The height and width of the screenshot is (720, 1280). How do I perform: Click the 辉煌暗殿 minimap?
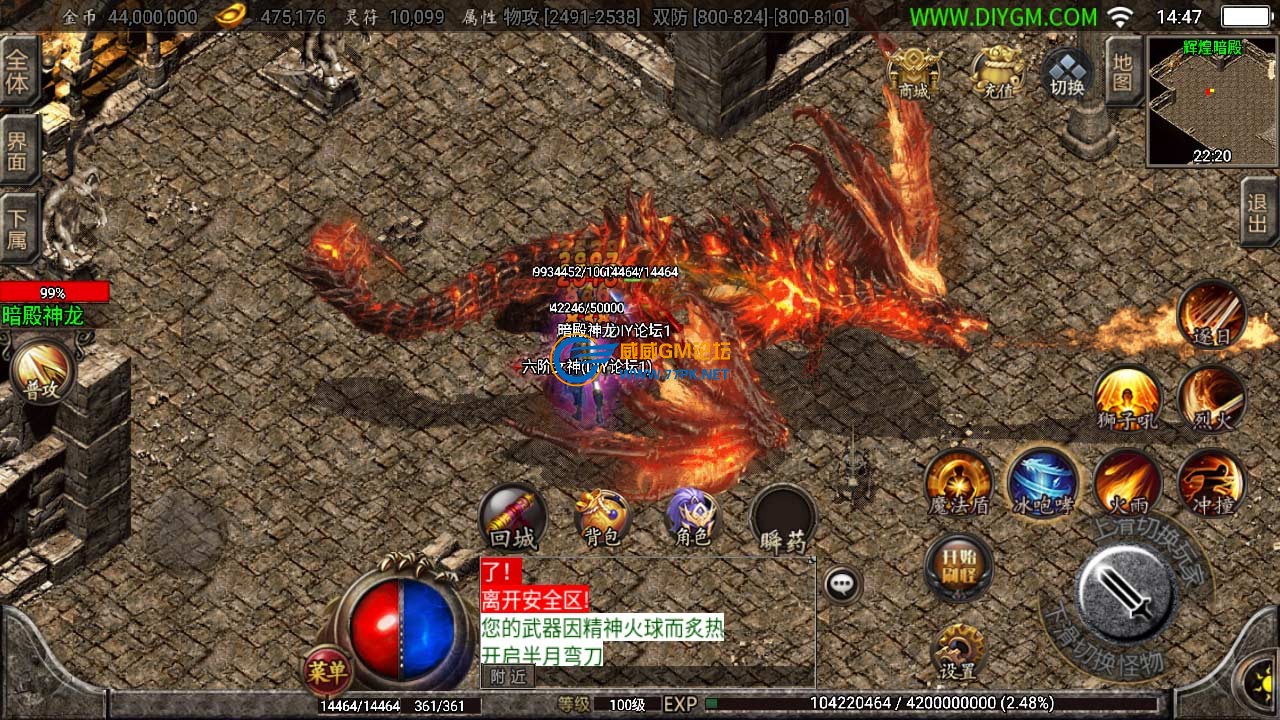1212,102
